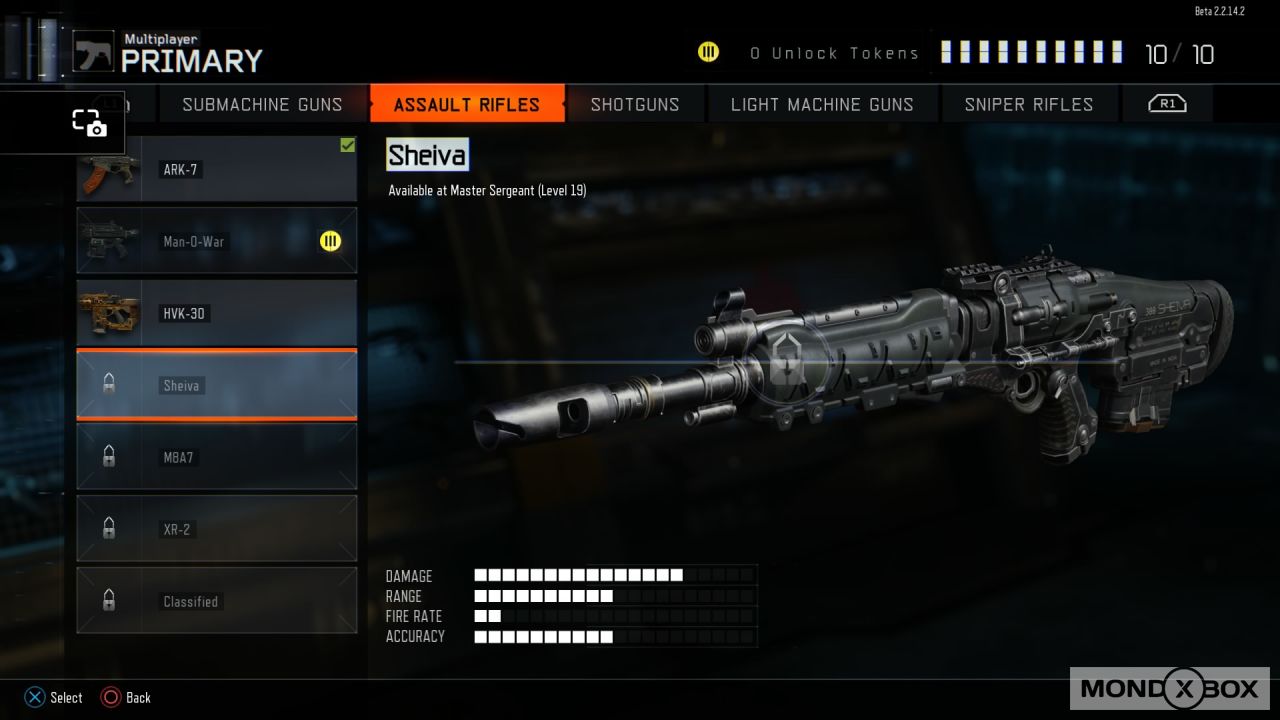The image size is (1280, 720).
Task: Click the Classified weapon entry
Action: pyautogui.click(x=217, y=601)
